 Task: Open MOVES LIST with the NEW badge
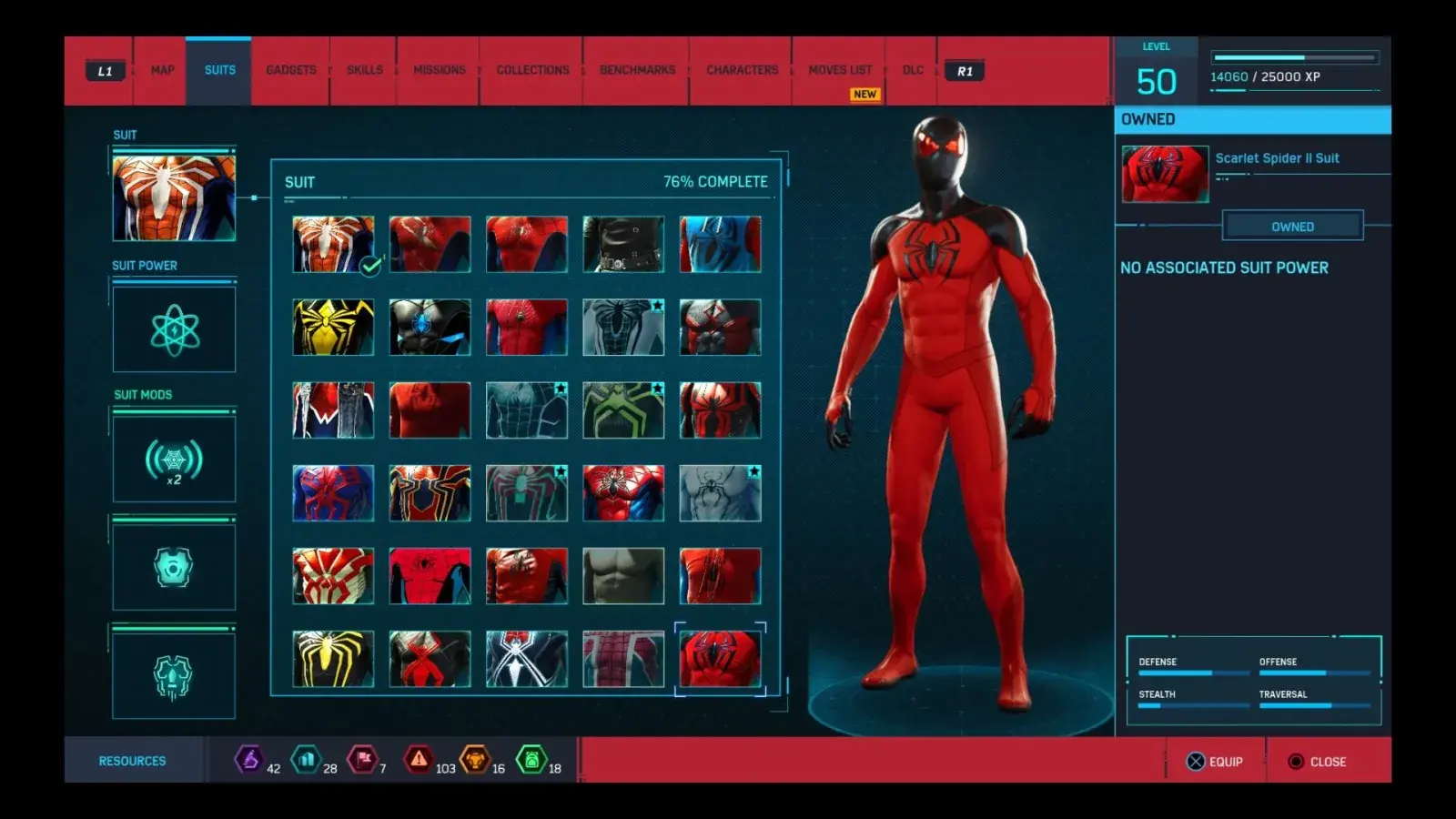(x=840, y=69)
